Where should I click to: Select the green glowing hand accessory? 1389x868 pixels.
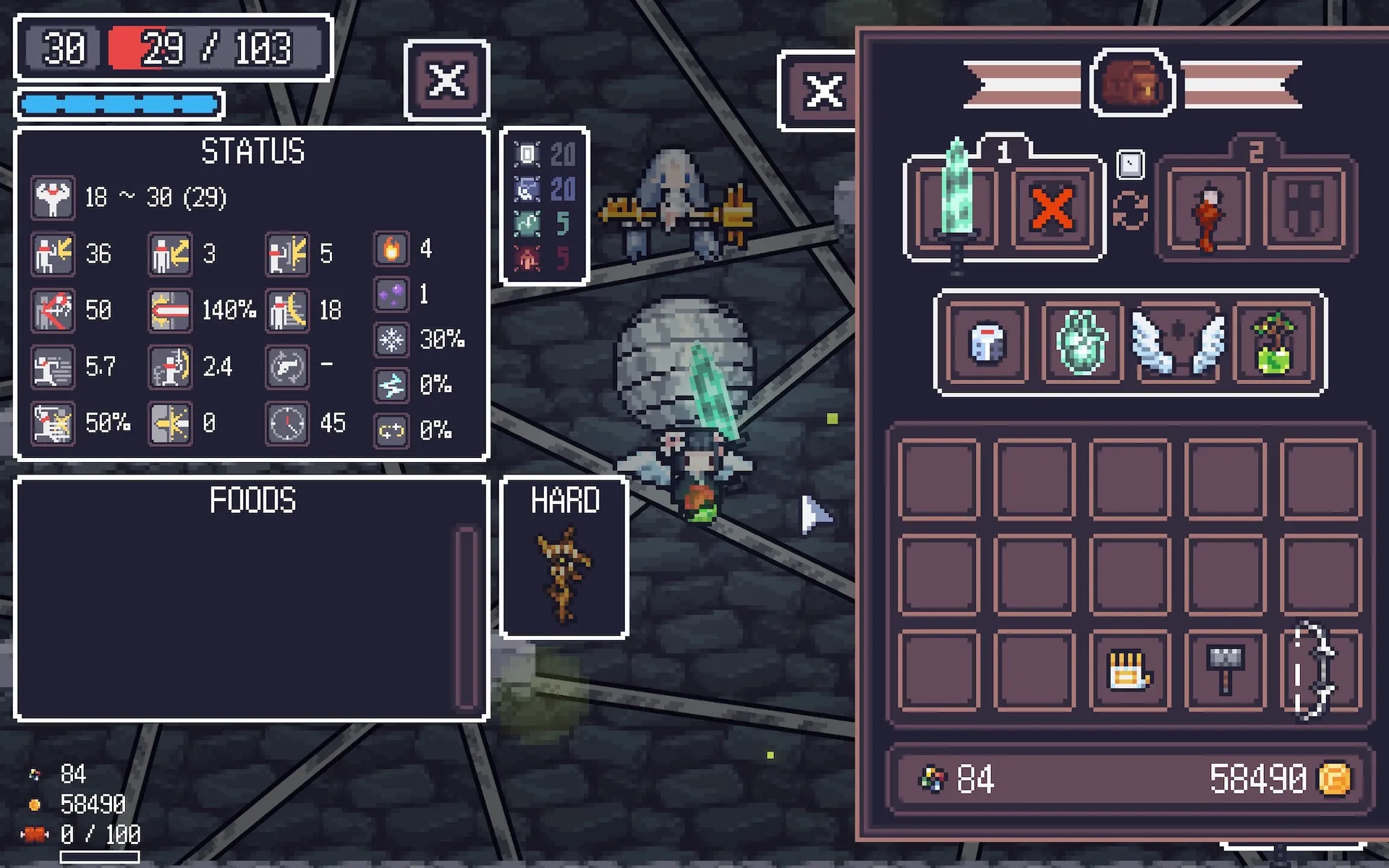point(1082,342)
